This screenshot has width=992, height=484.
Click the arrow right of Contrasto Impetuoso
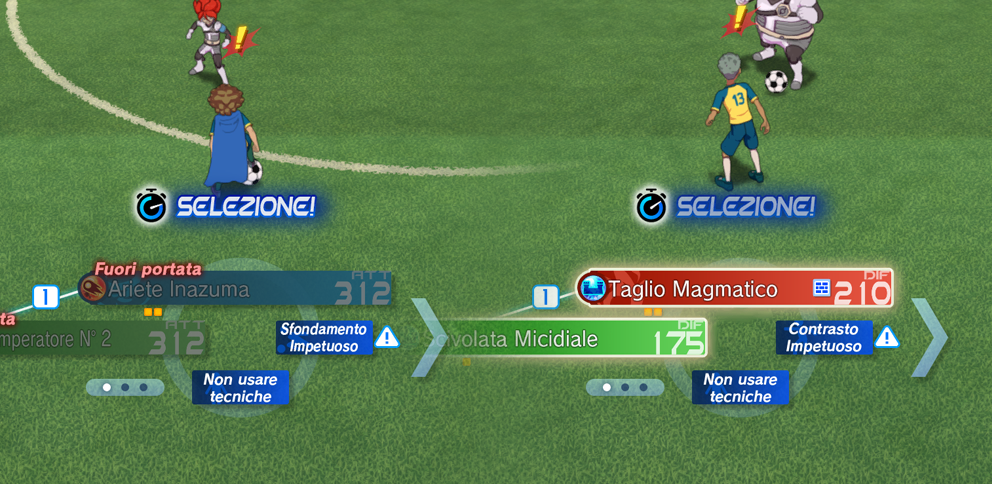point(929,338)
